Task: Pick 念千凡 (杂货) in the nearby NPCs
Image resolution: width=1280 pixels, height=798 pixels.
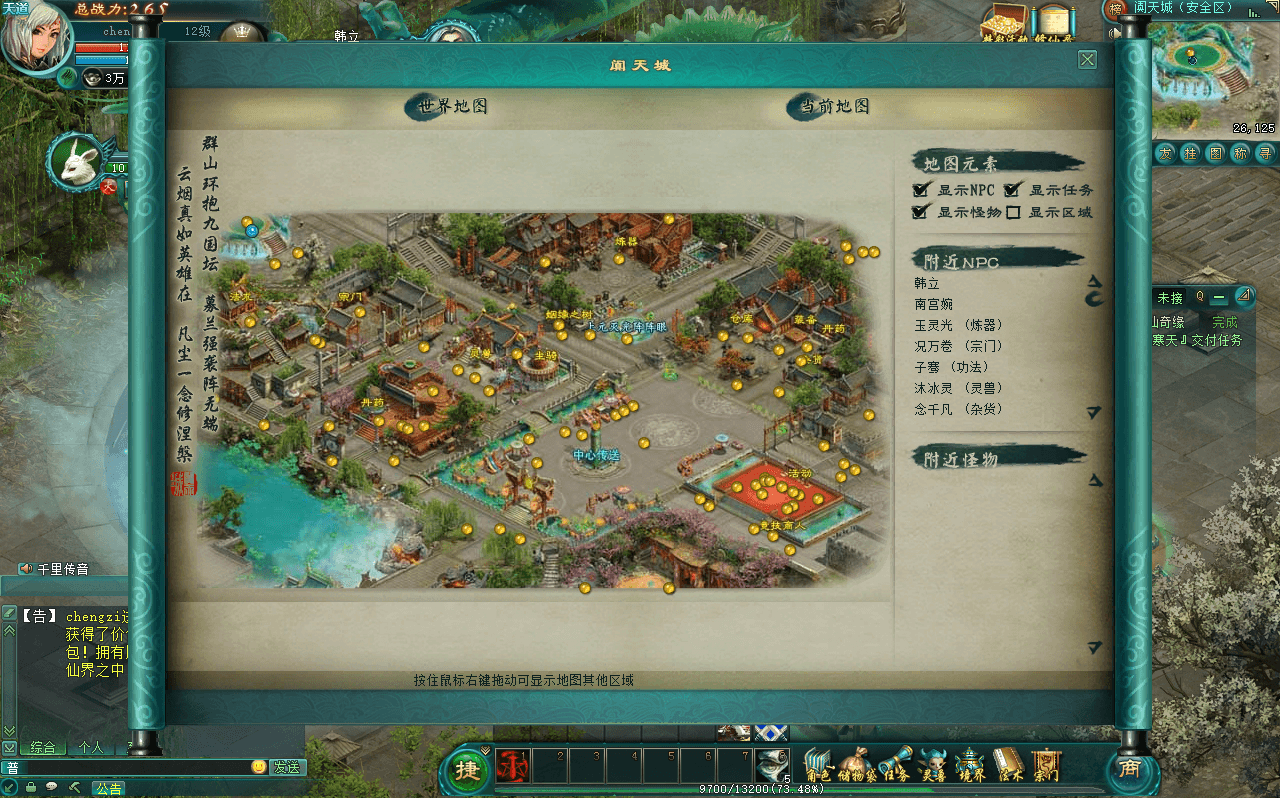Action: pos(958,409)
